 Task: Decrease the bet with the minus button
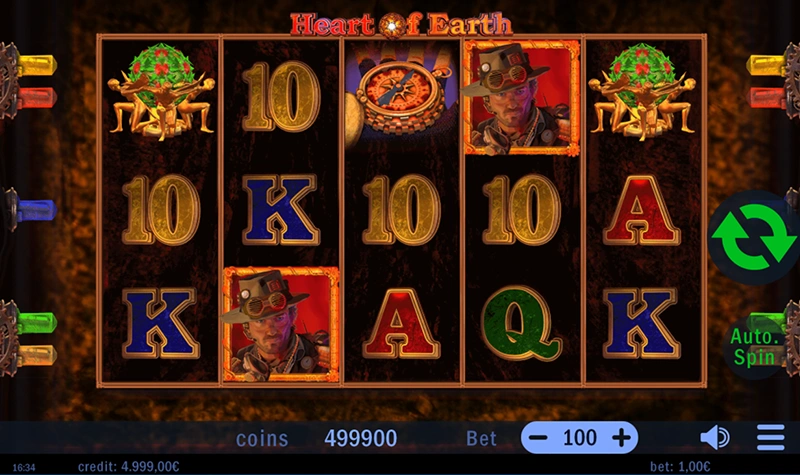pyautogui.click(x=539, y=438)
